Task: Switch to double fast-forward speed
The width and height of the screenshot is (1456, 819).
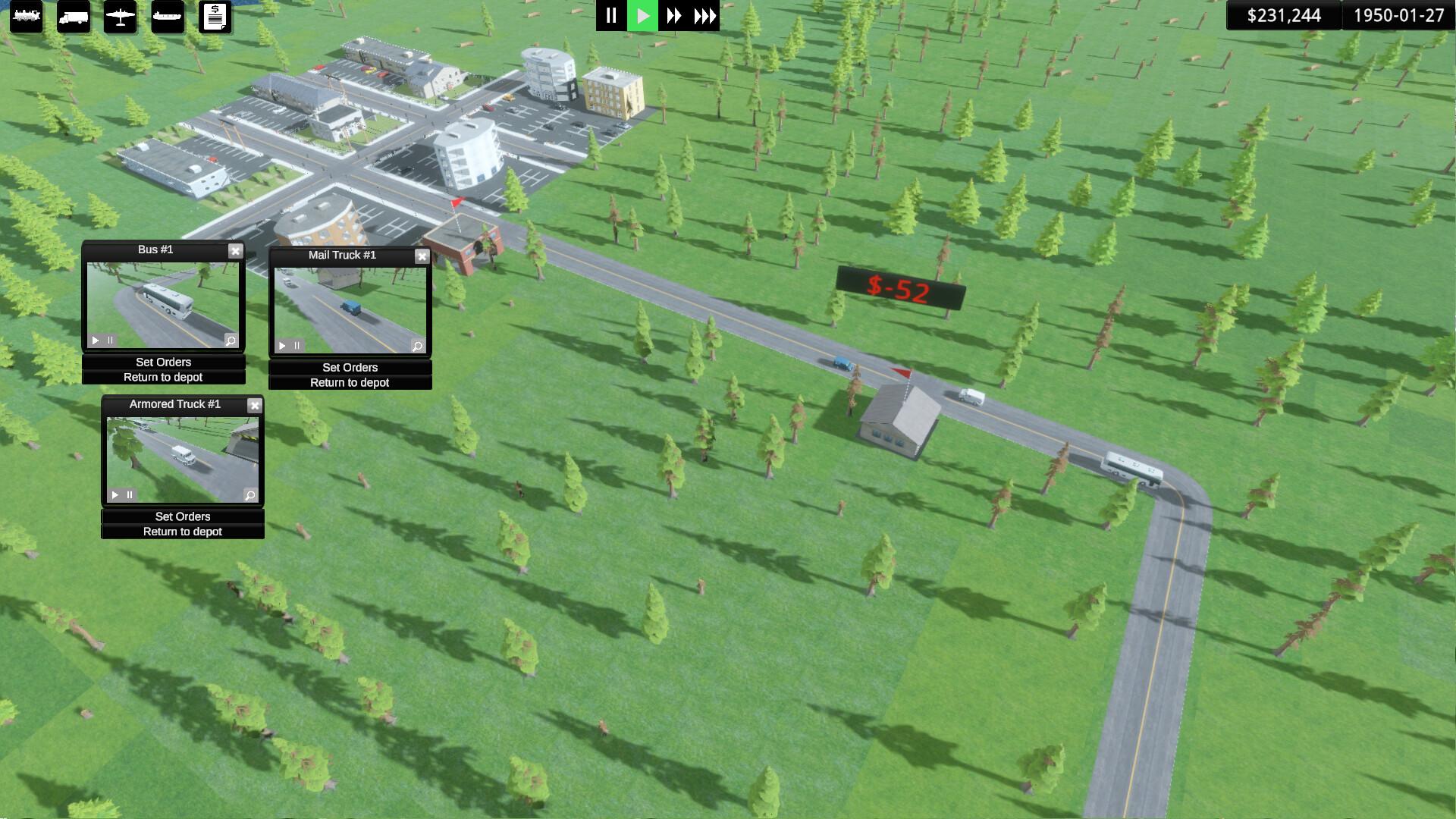Action: point(673,16)
